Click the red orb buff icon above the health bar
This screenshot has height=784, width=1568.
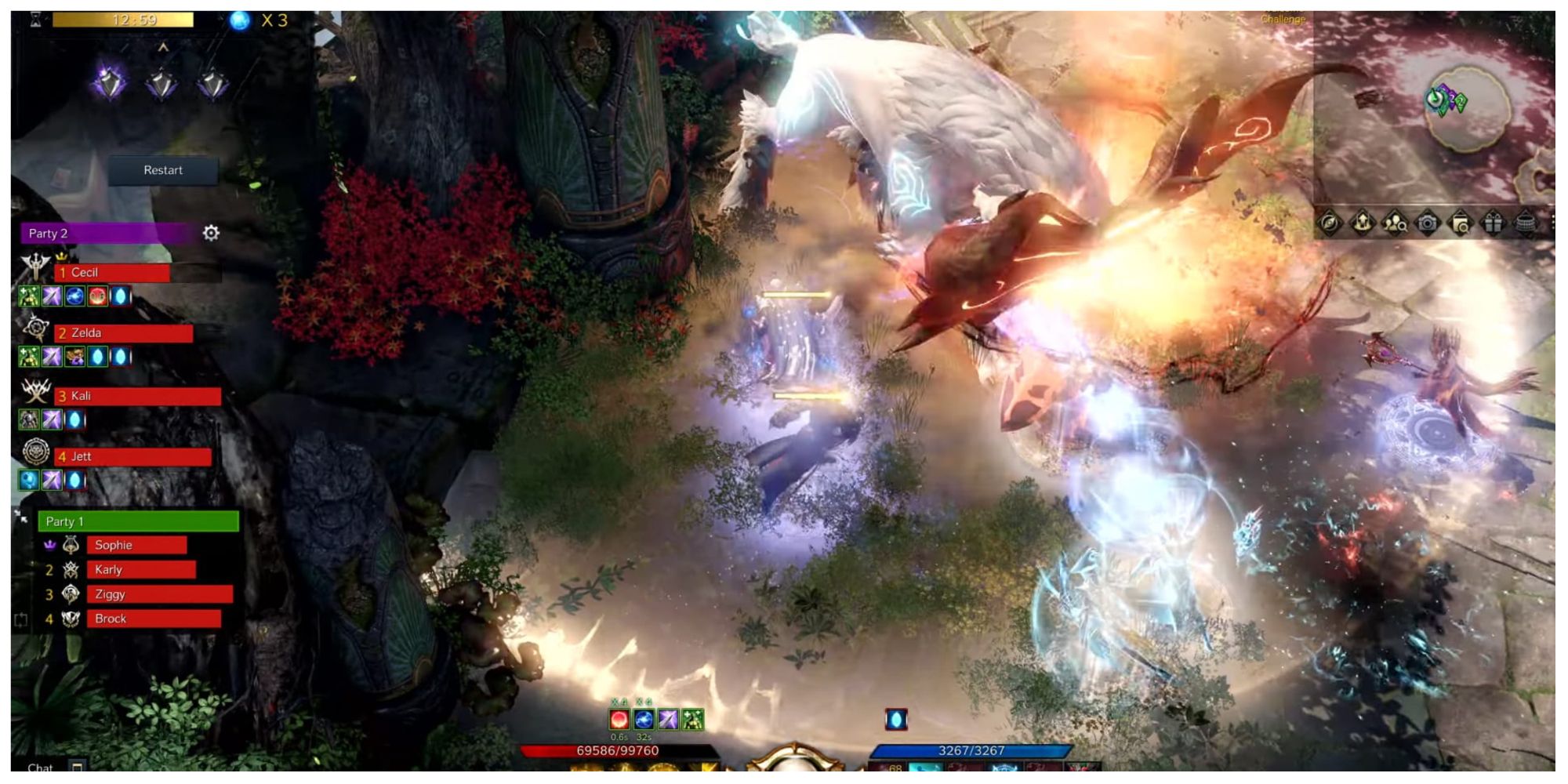(x=619, y=719)
